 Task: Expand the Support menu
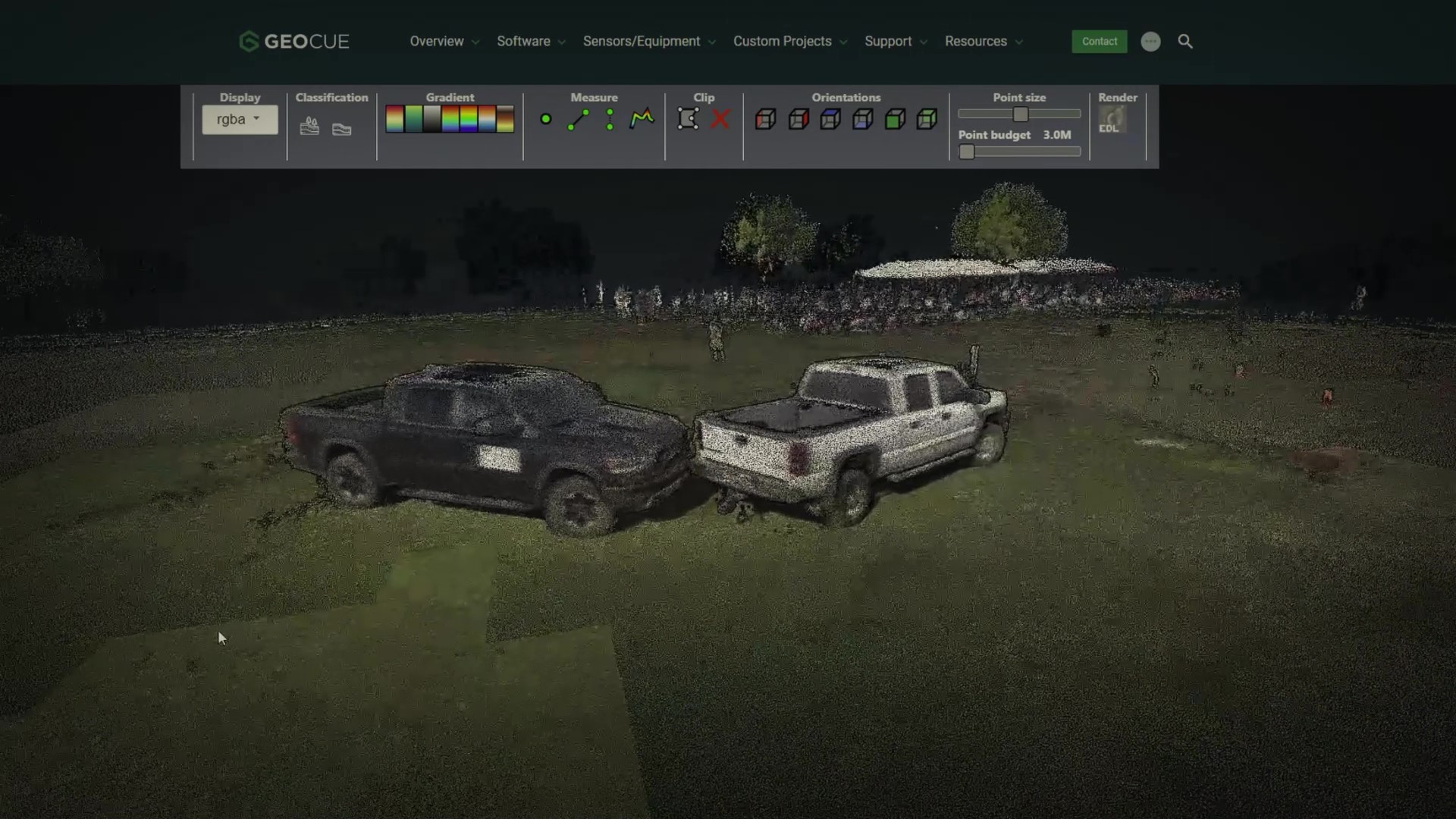point(896,42)
